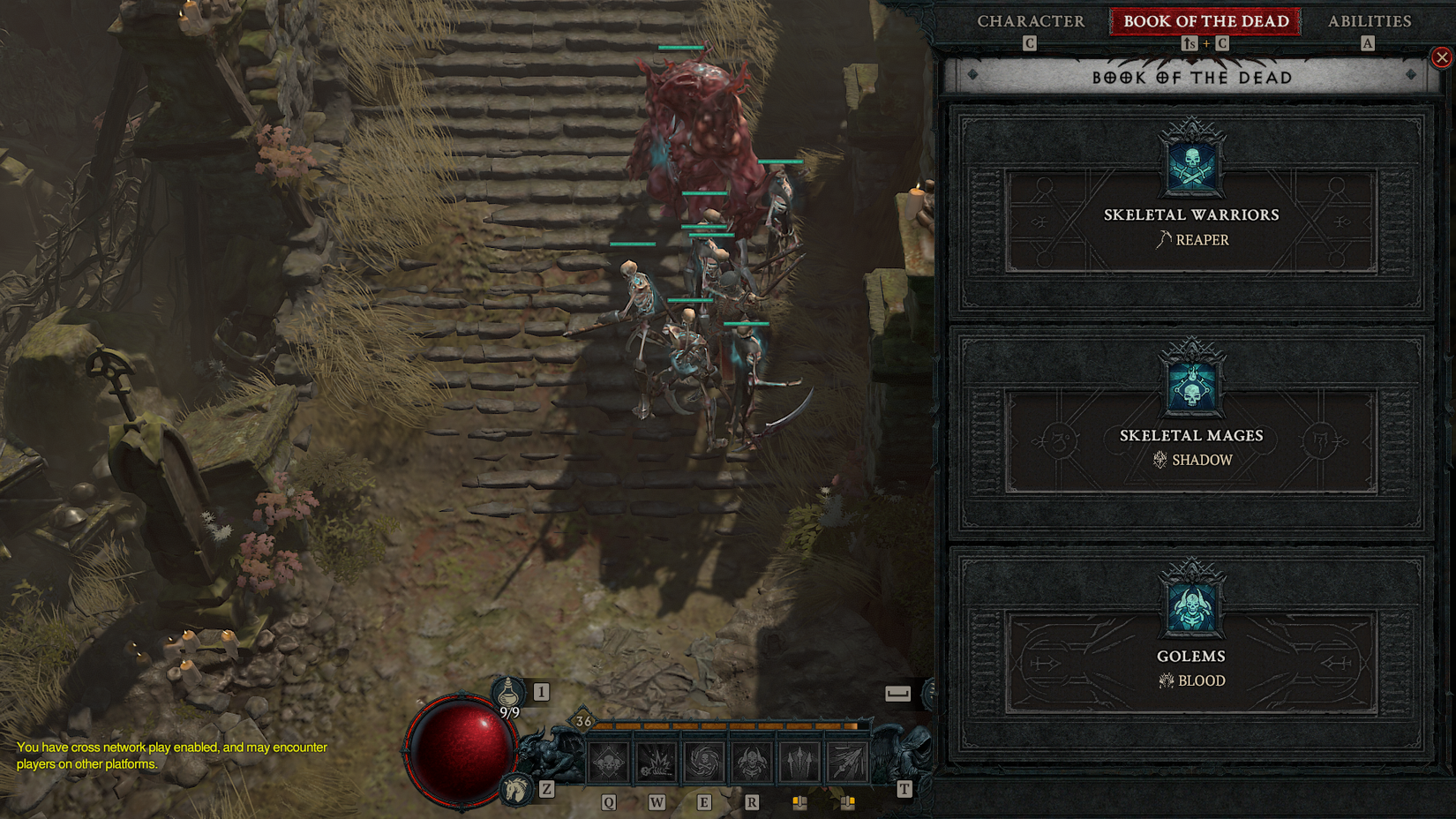Click the level 36 indicator diamond
Image resolution: width=1456 pixels, height=819 pixels.
pyautogui.click(x=582, y=722)
